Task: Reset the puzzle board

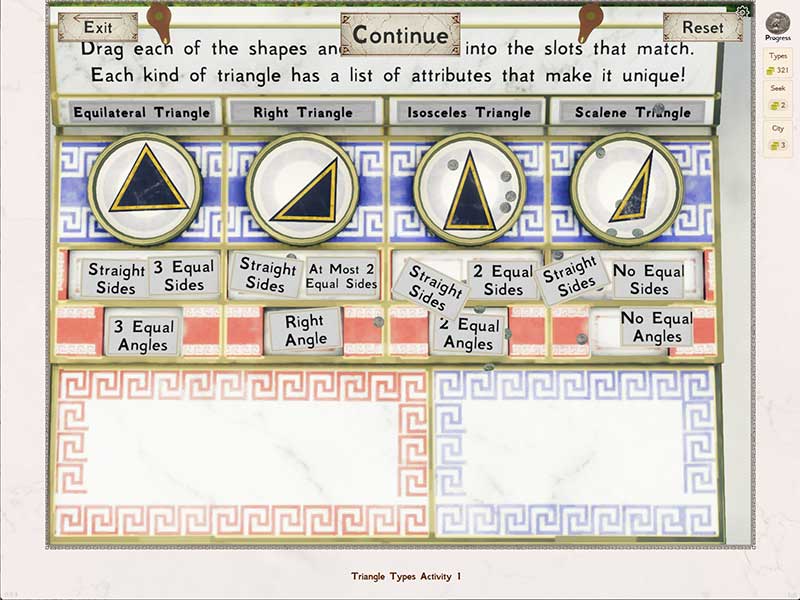Action: 702,27
